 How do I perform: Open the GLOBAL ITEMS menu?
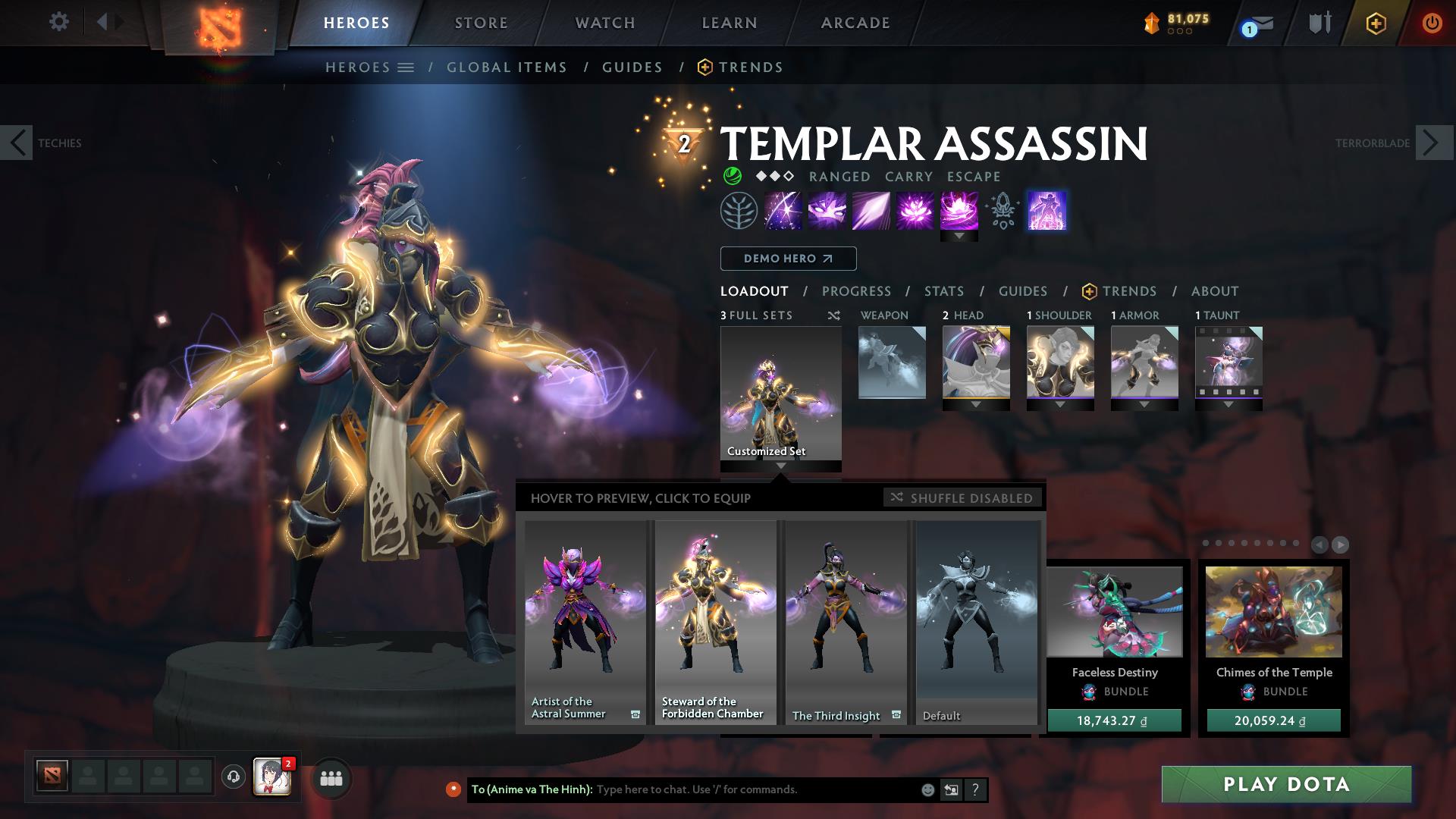[507, 67]
